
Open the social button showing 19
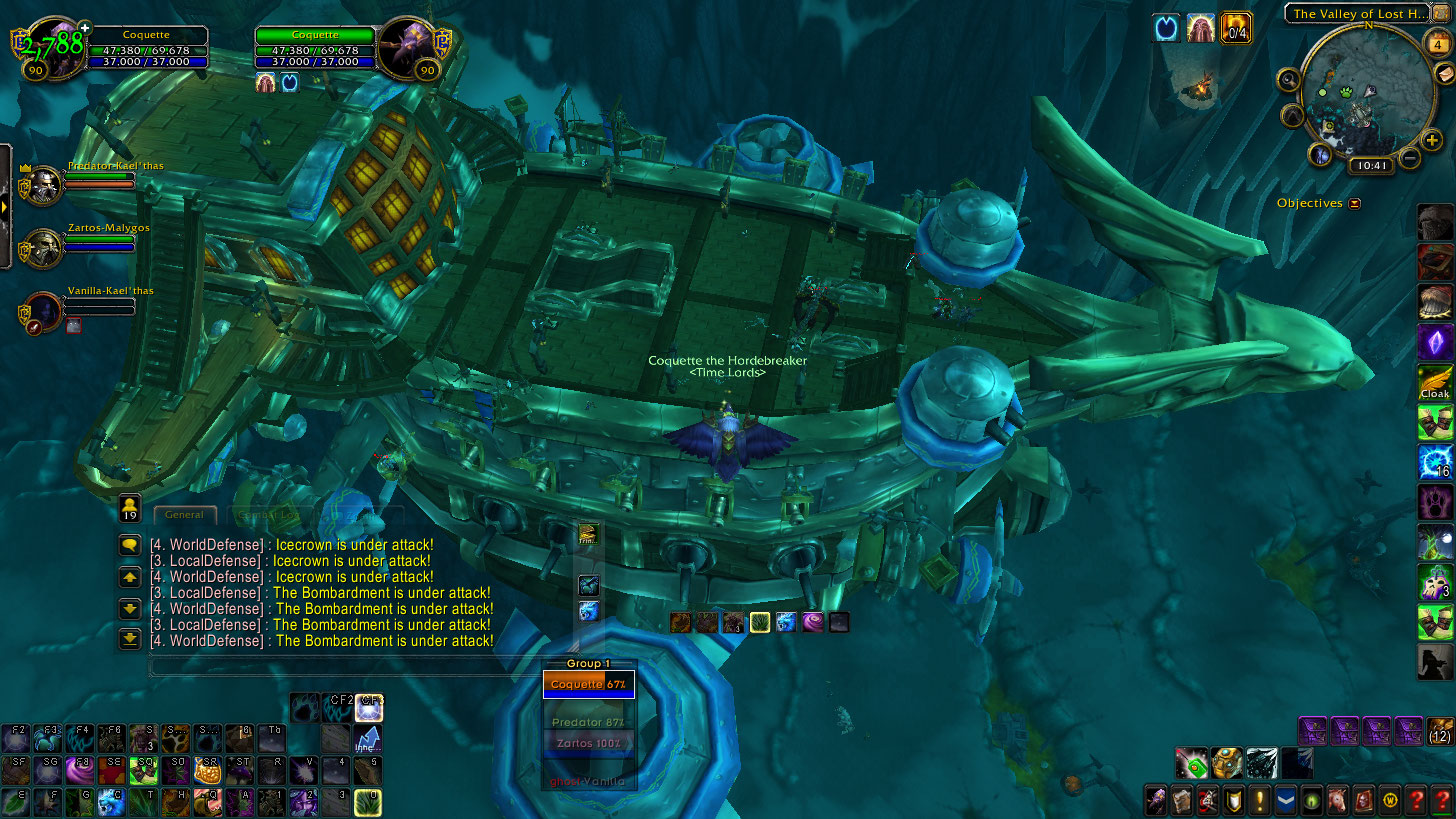click(x=129, y=507)
